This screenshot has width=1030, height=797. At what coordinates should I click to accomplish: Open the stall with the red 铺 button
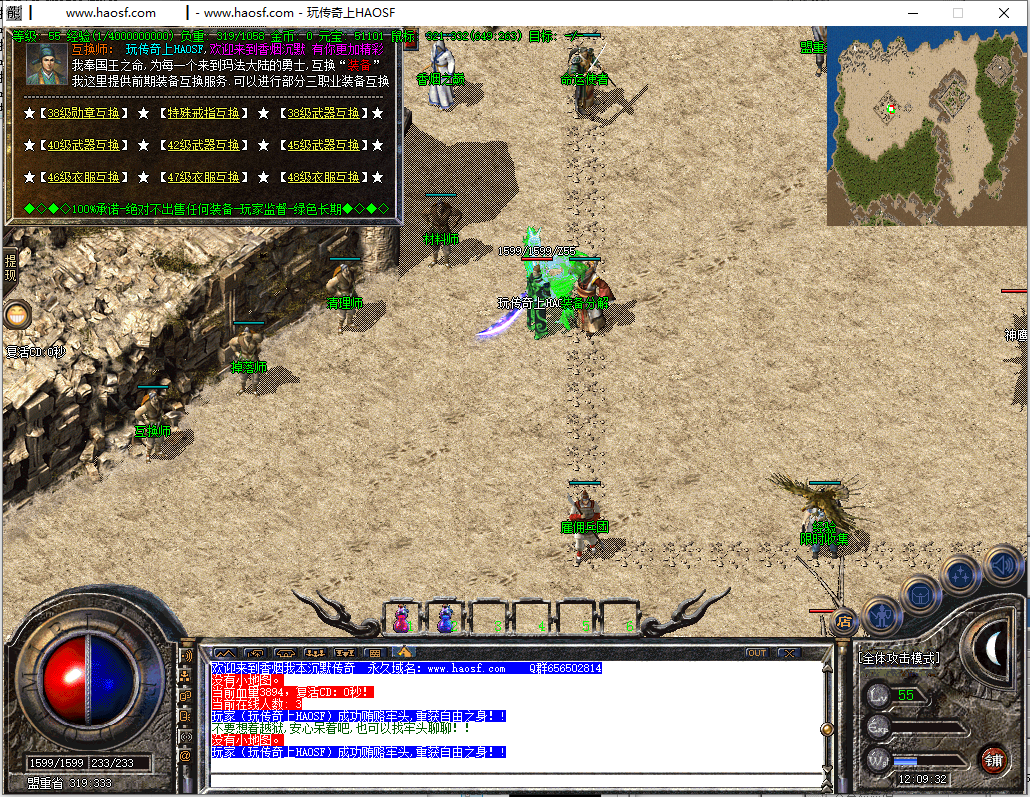993,759
